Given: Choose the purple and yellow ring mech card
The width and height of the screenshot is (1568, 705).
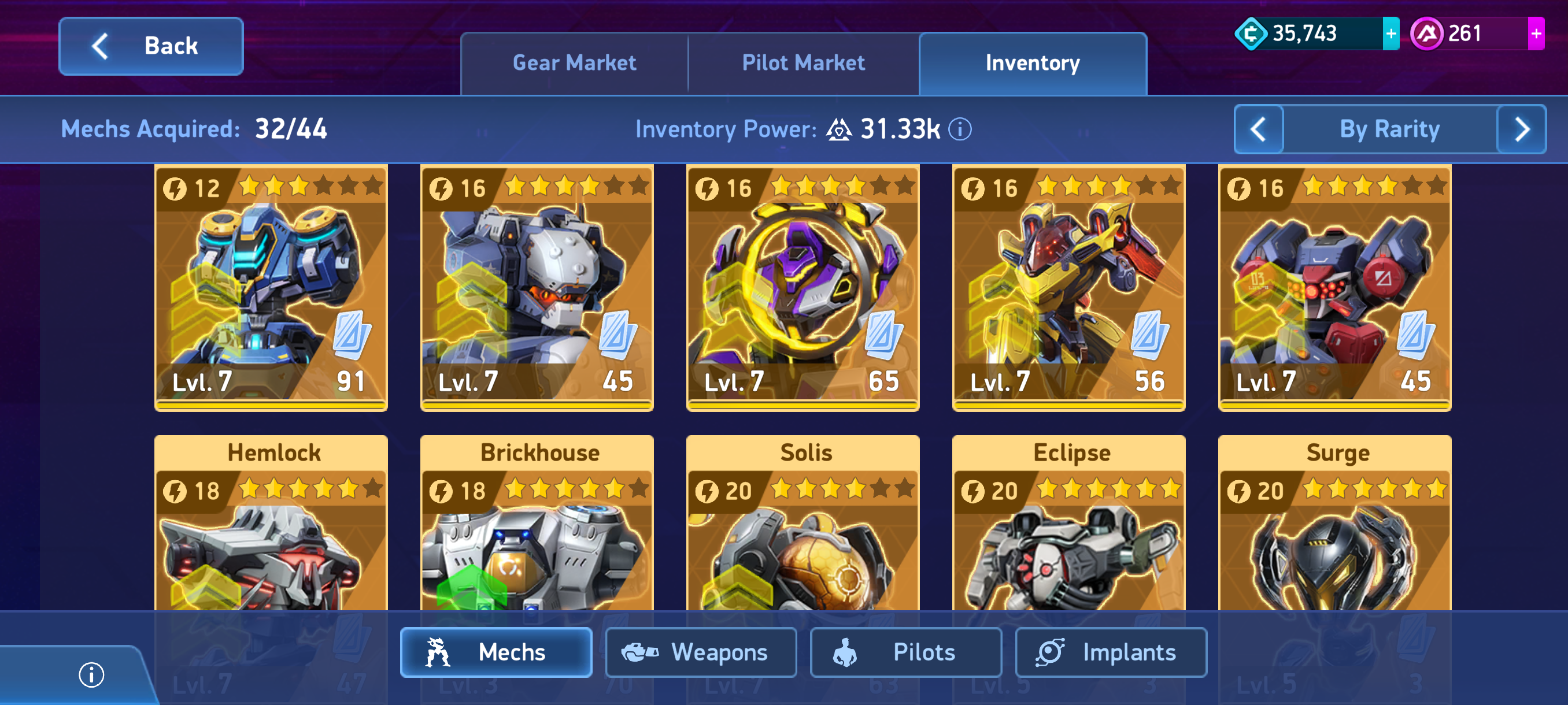Looking at the screenshot, I should [x=803, y=287].
